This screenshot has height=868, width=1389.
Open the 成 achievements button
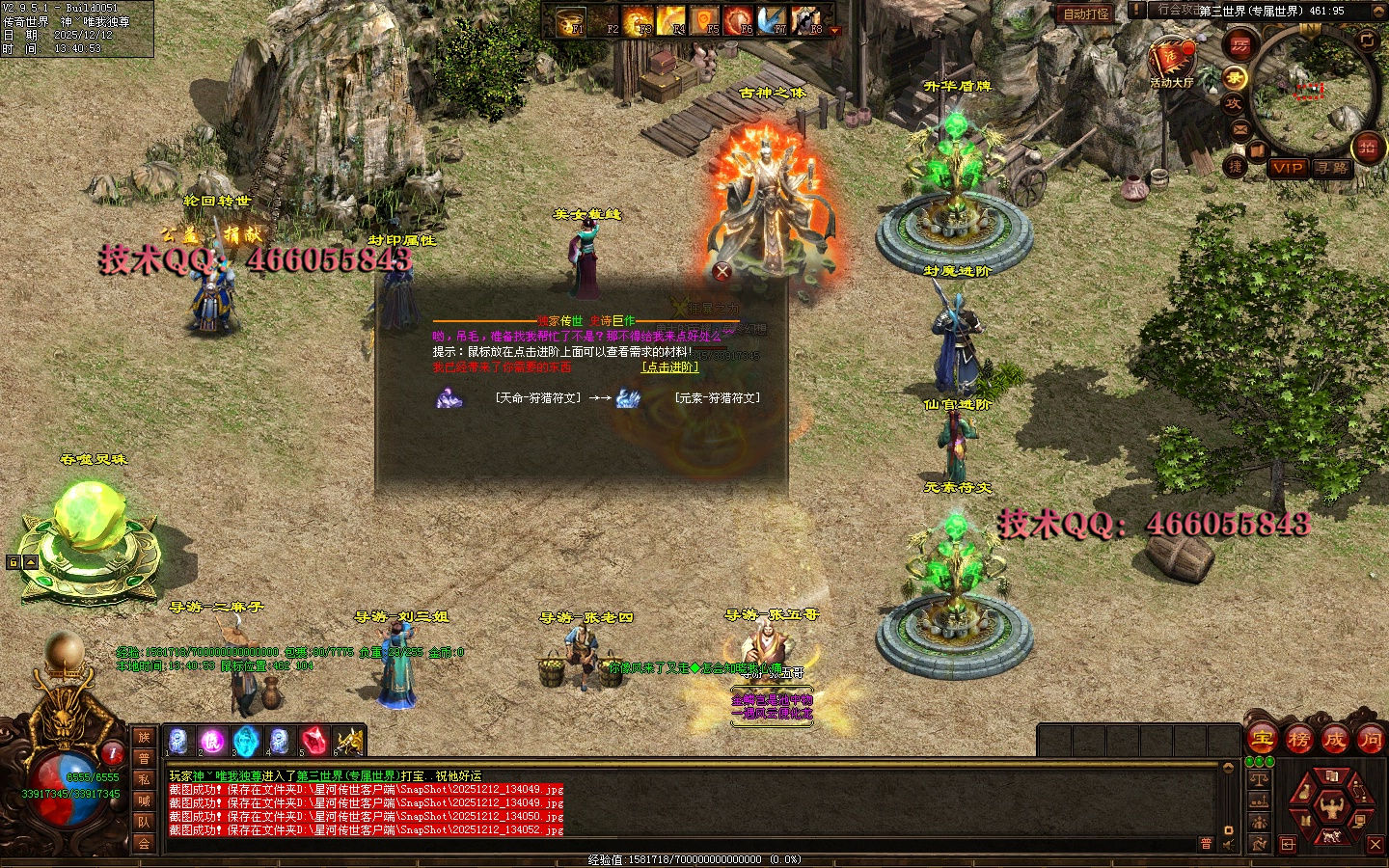(x=1334, y=740)
